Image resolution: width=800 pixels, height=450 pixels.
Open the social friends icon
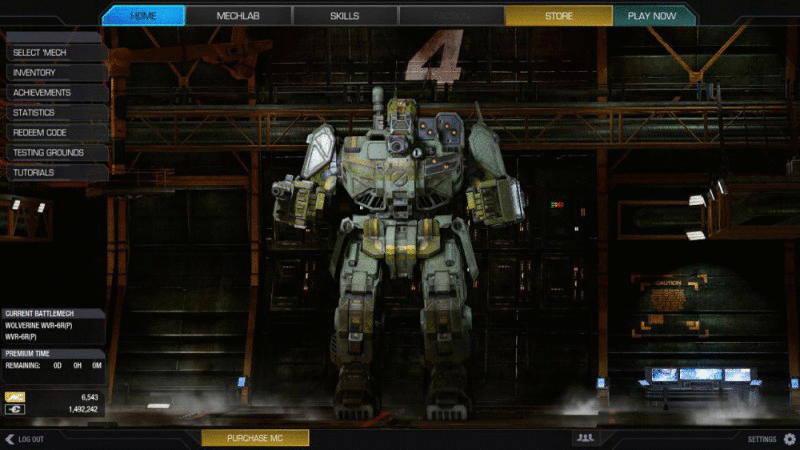coord(585,438)
